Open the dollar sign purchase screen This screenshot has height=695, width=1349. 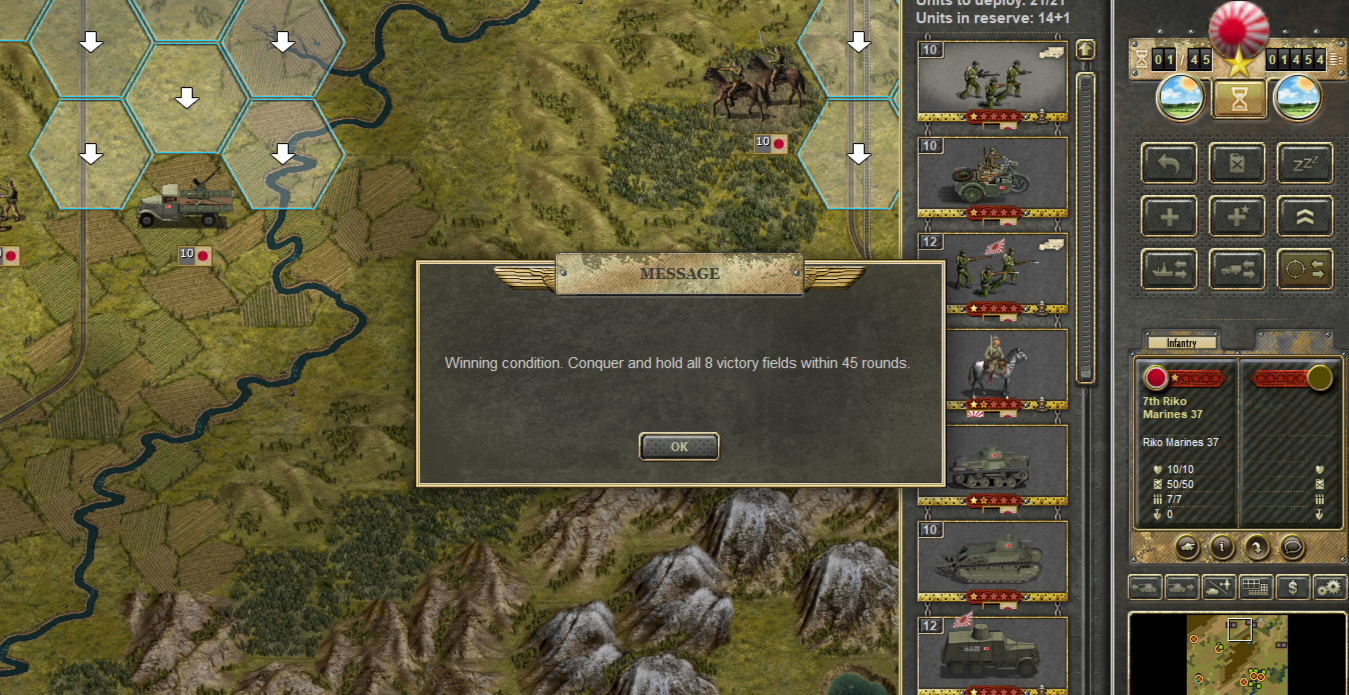[1292, 587]
